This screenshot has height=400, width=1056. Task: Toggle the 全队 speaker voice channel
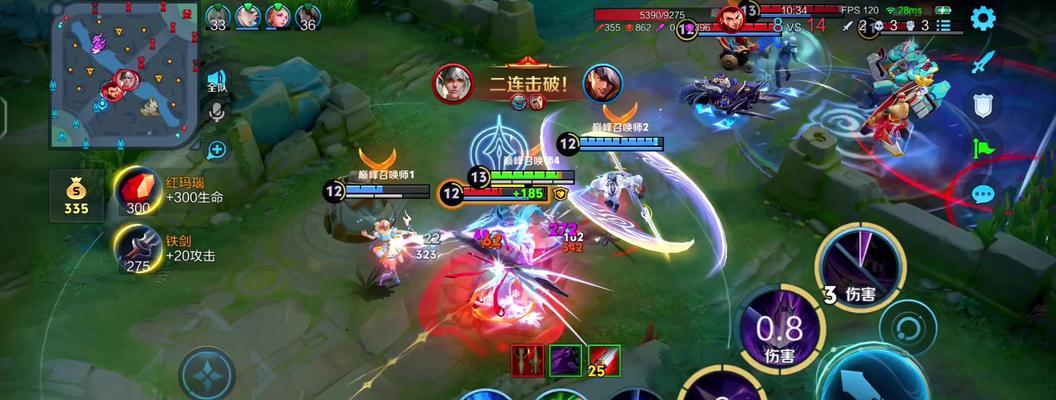click(216, 81)
